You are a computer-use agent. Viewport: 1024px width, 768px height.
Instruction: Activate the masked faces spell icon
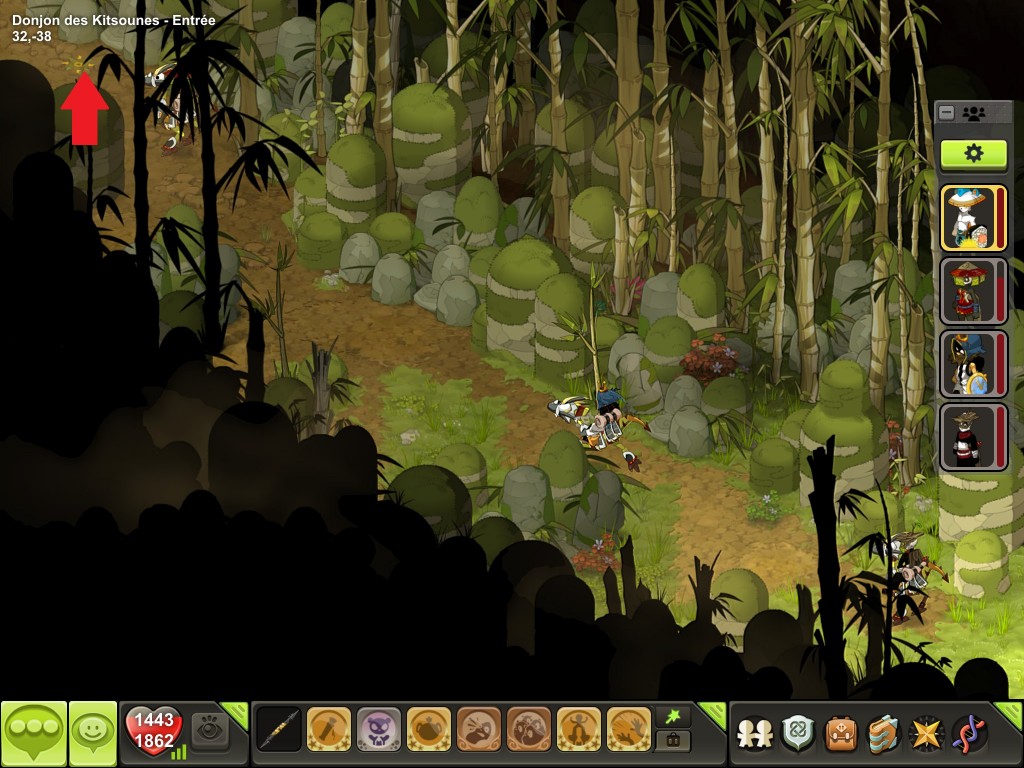(x=529, y=729)
